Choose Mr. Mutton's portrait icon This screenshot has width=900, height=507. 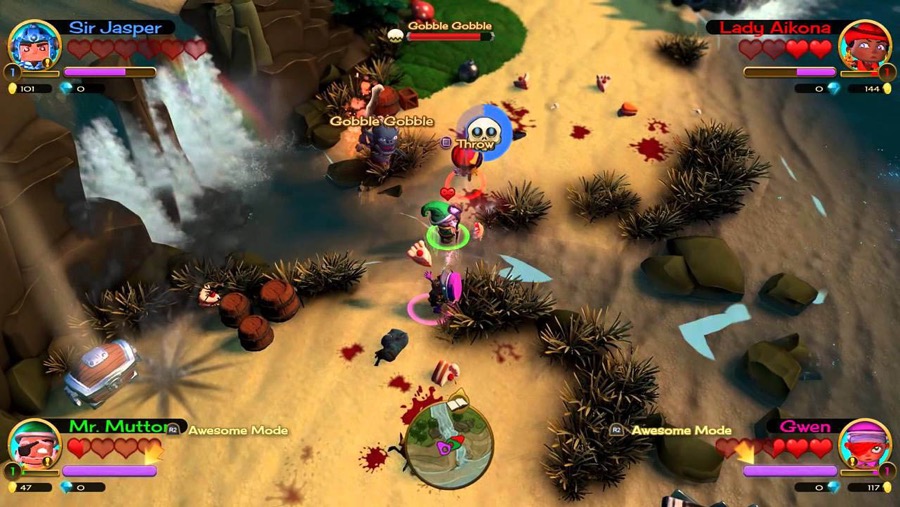click(x=34, y=445)
